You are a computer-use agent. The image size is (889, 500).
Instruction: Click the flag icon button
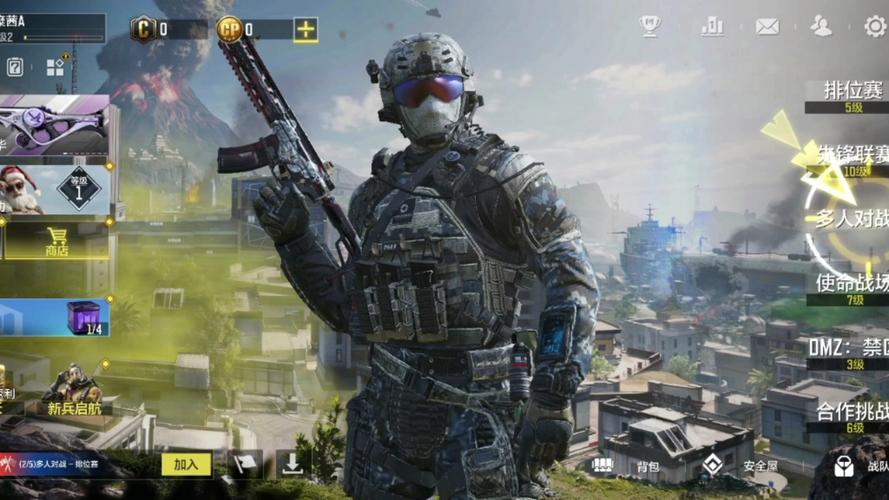245,464
